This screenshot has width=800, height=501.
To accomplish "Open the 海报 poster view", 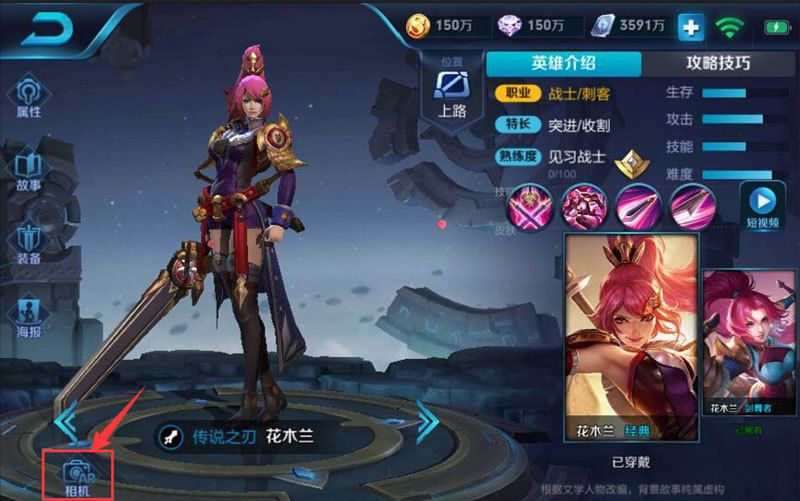I will tap(27, 313).
